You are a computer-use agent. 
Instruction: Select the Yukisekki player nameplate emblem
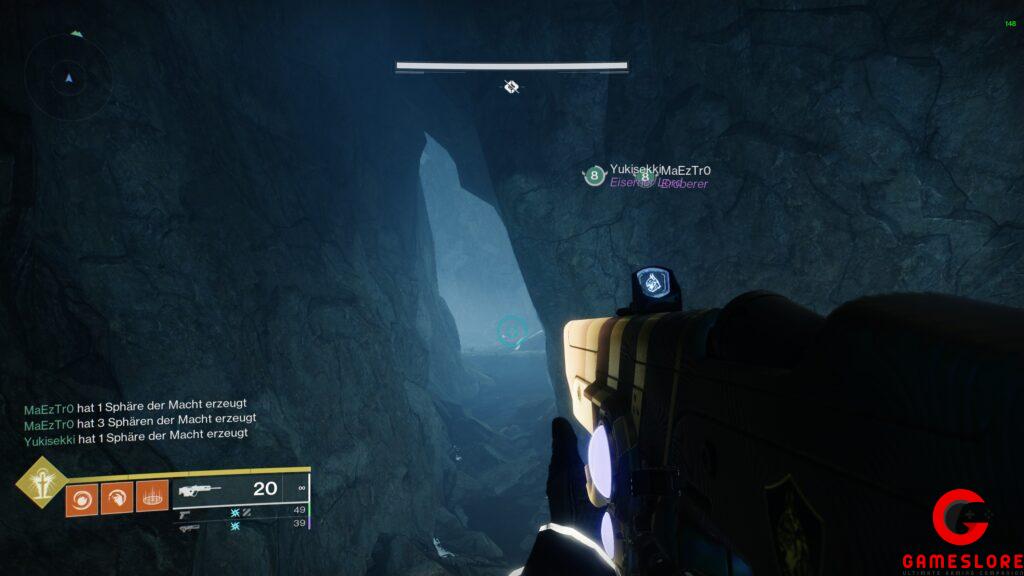595,176
